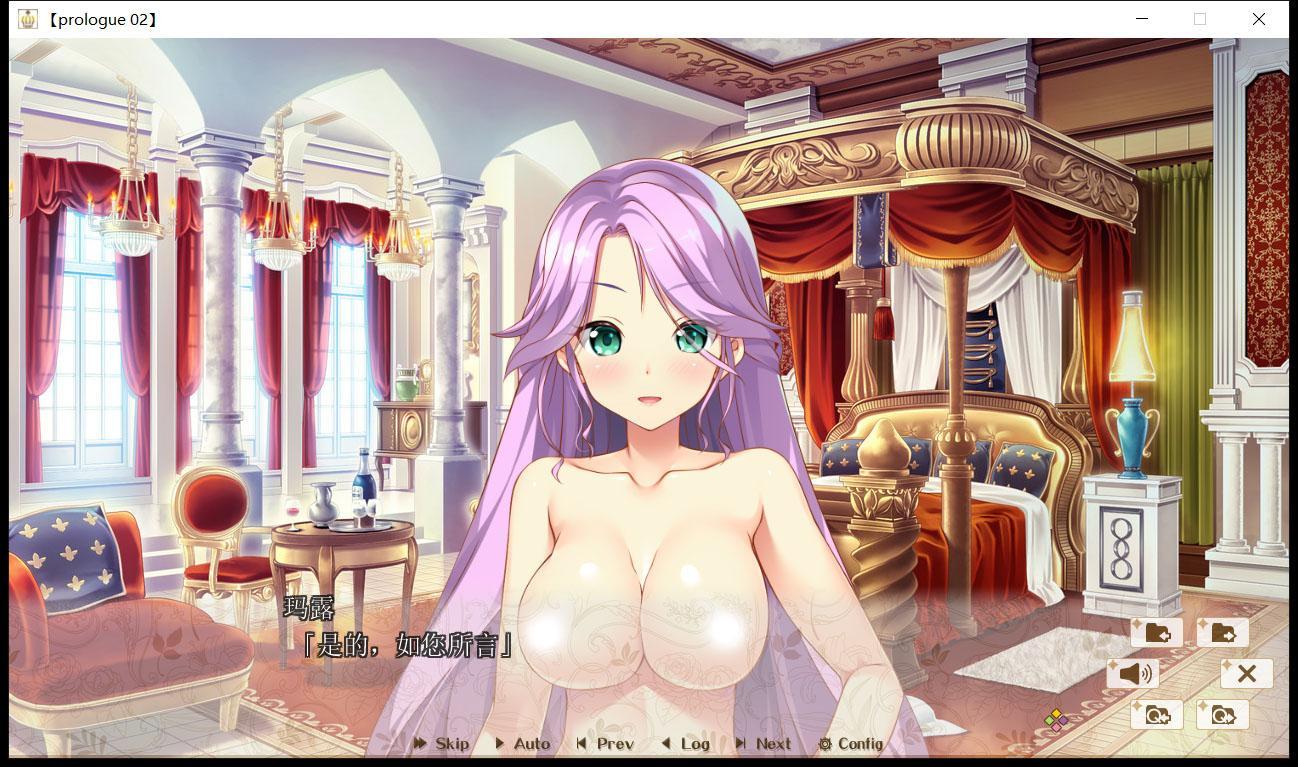1298x767 pixels.
Task: Open the load screen via the load-folder icon
Action: [1222, 632]
